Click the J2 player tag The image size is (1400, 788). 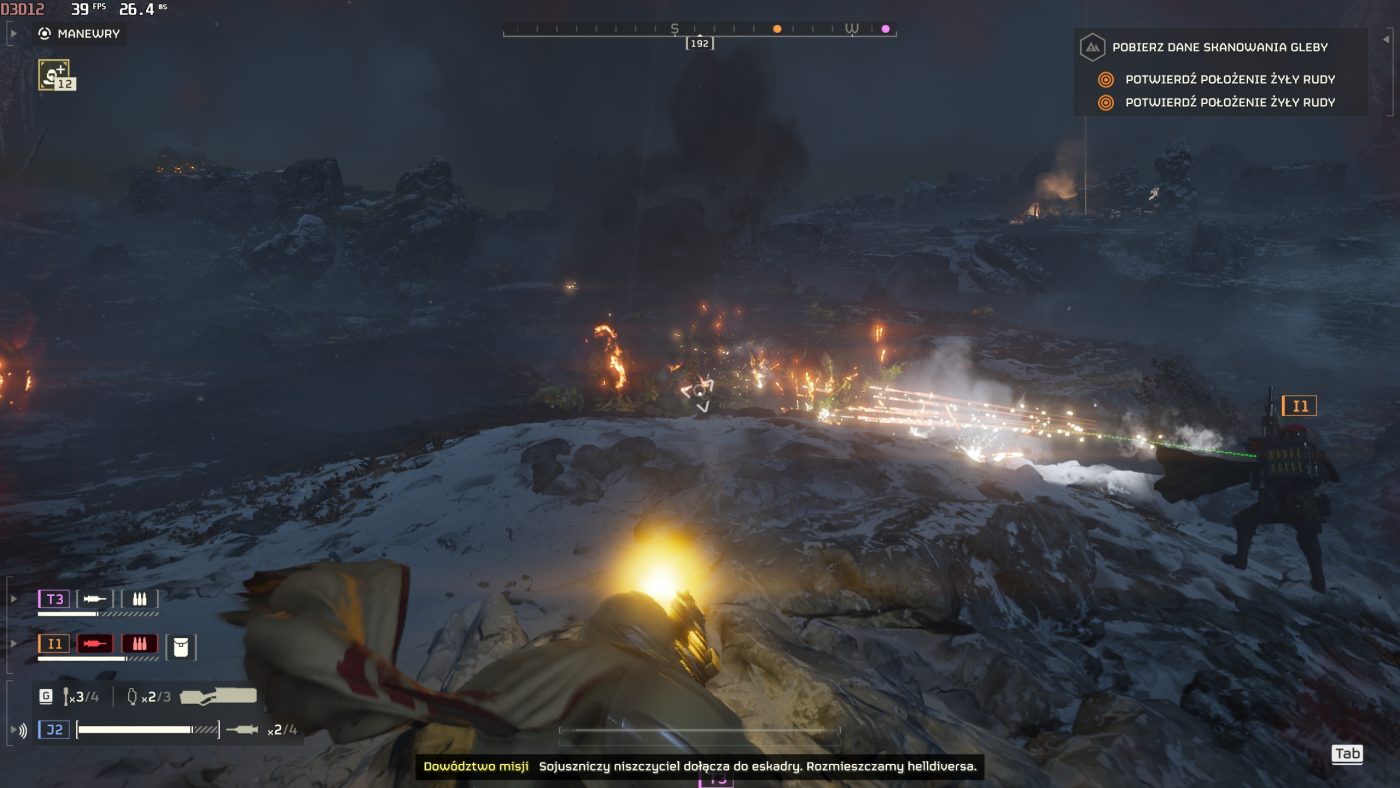pyautogui.click(x=54, y=730)
